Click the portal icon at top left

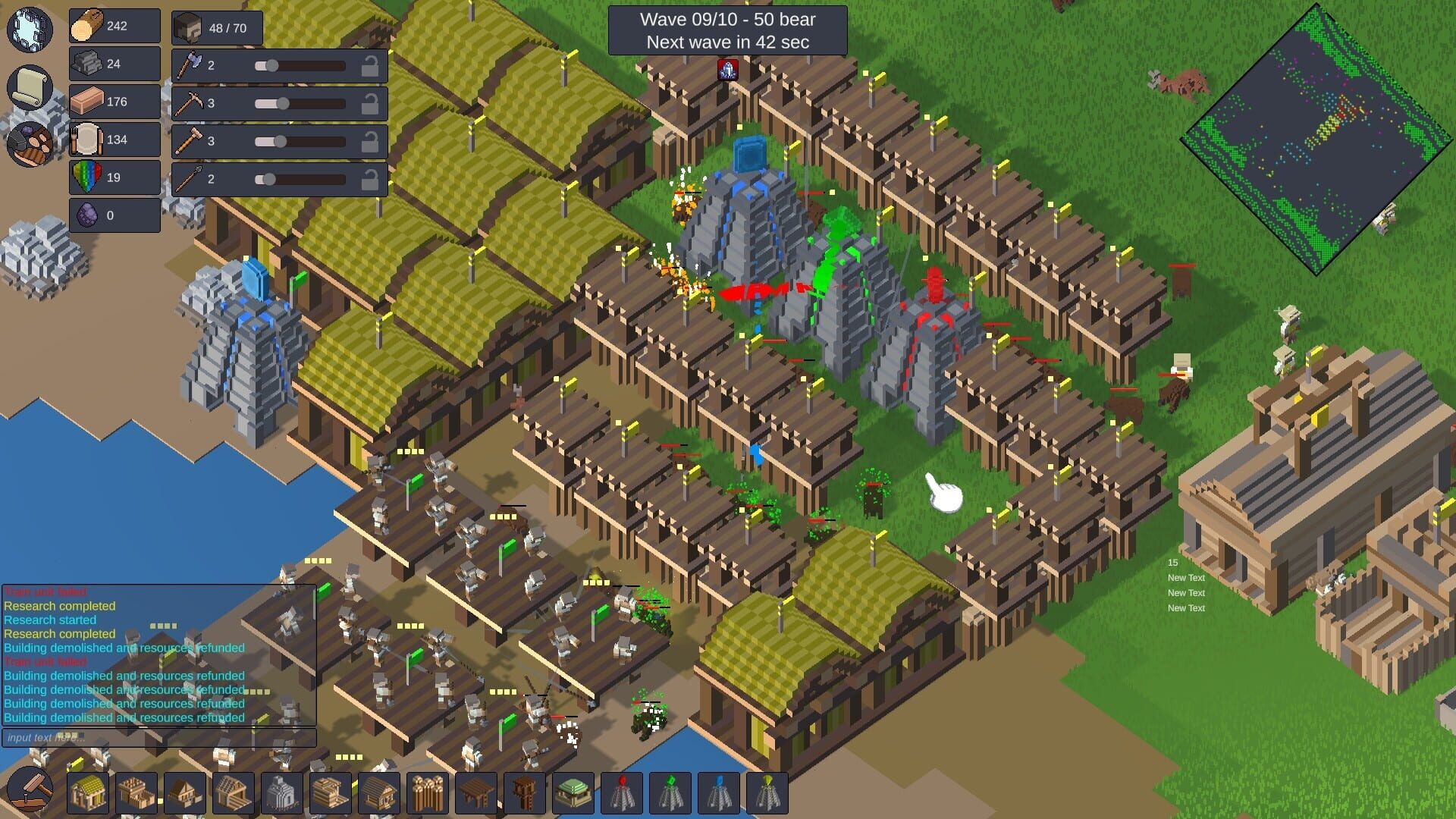click(x=29, y=30)
